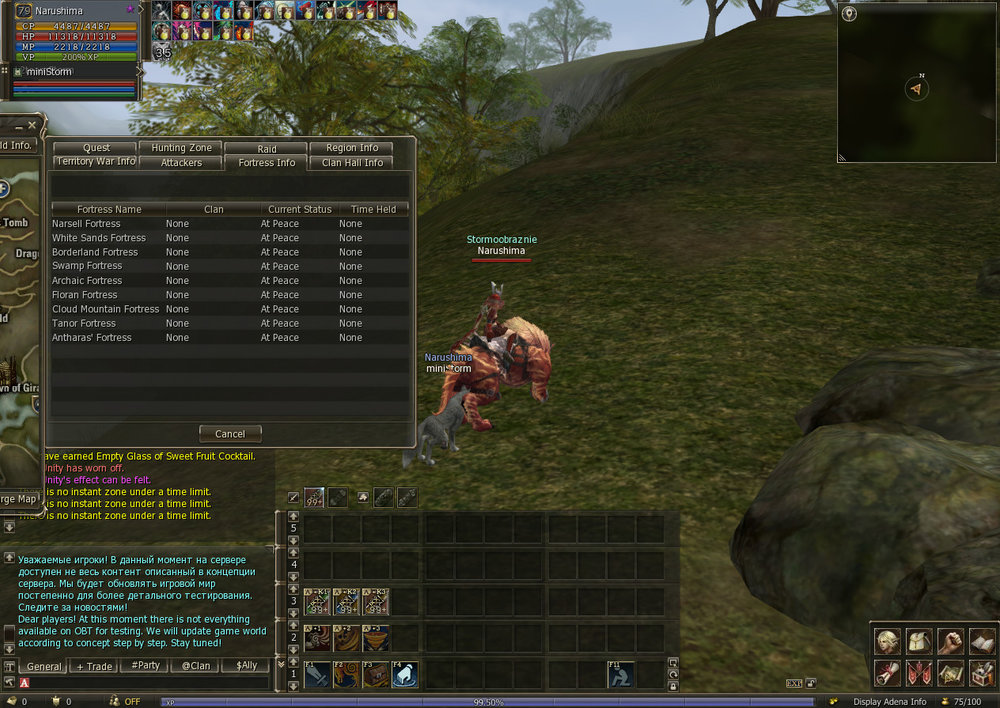Select the Narsell Fortress row

click(x=86, y=224)
